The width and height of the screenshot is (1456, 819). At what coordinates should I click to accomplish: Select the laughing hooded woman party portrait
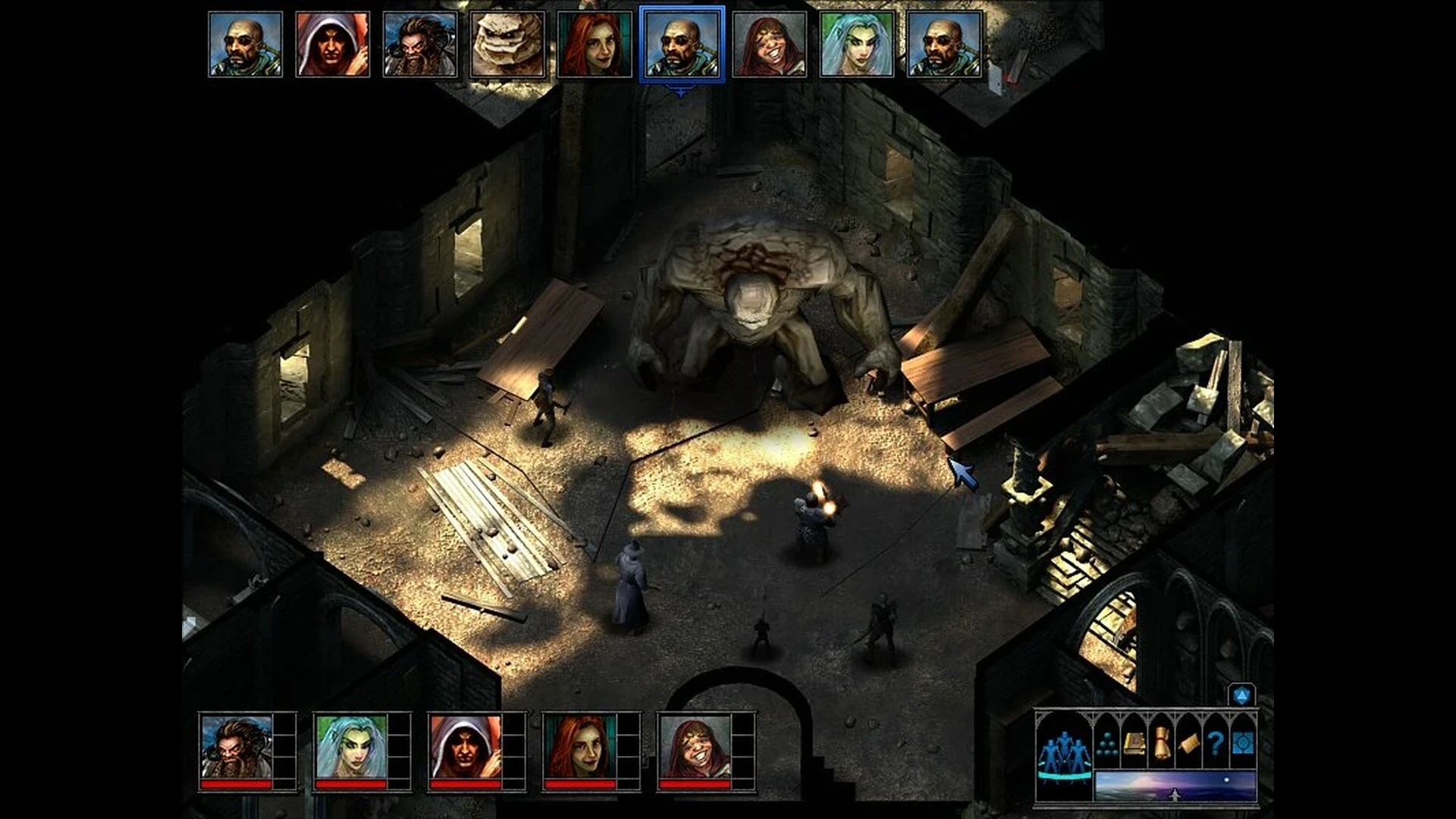click(x=695, y=748)
